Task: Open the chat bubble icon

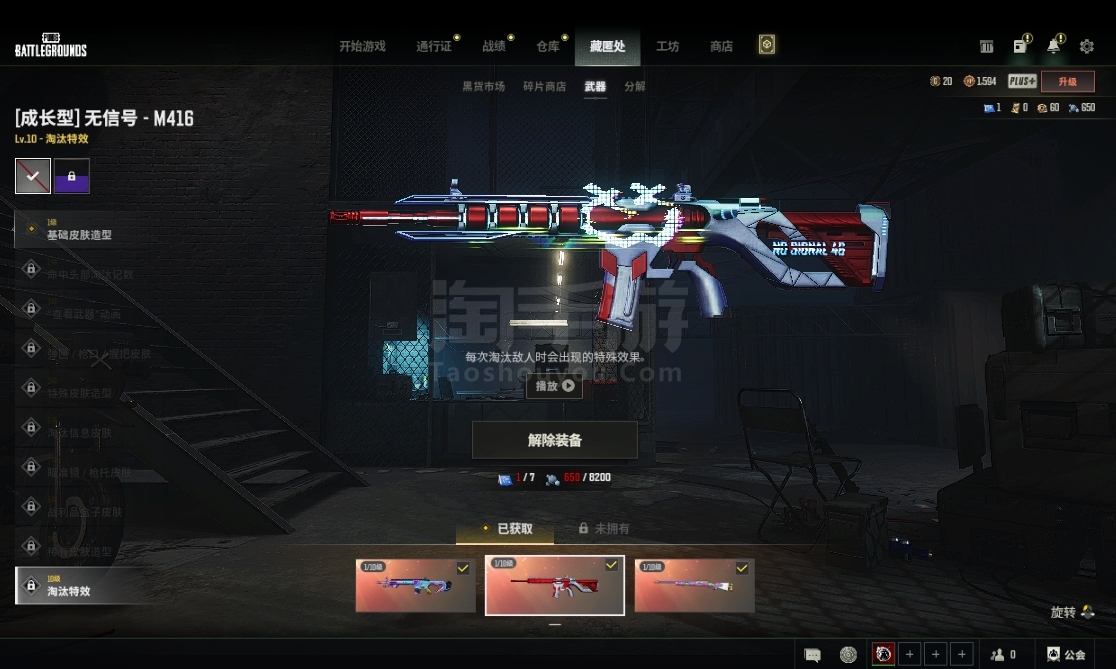Action: click(x=813, y=655)
